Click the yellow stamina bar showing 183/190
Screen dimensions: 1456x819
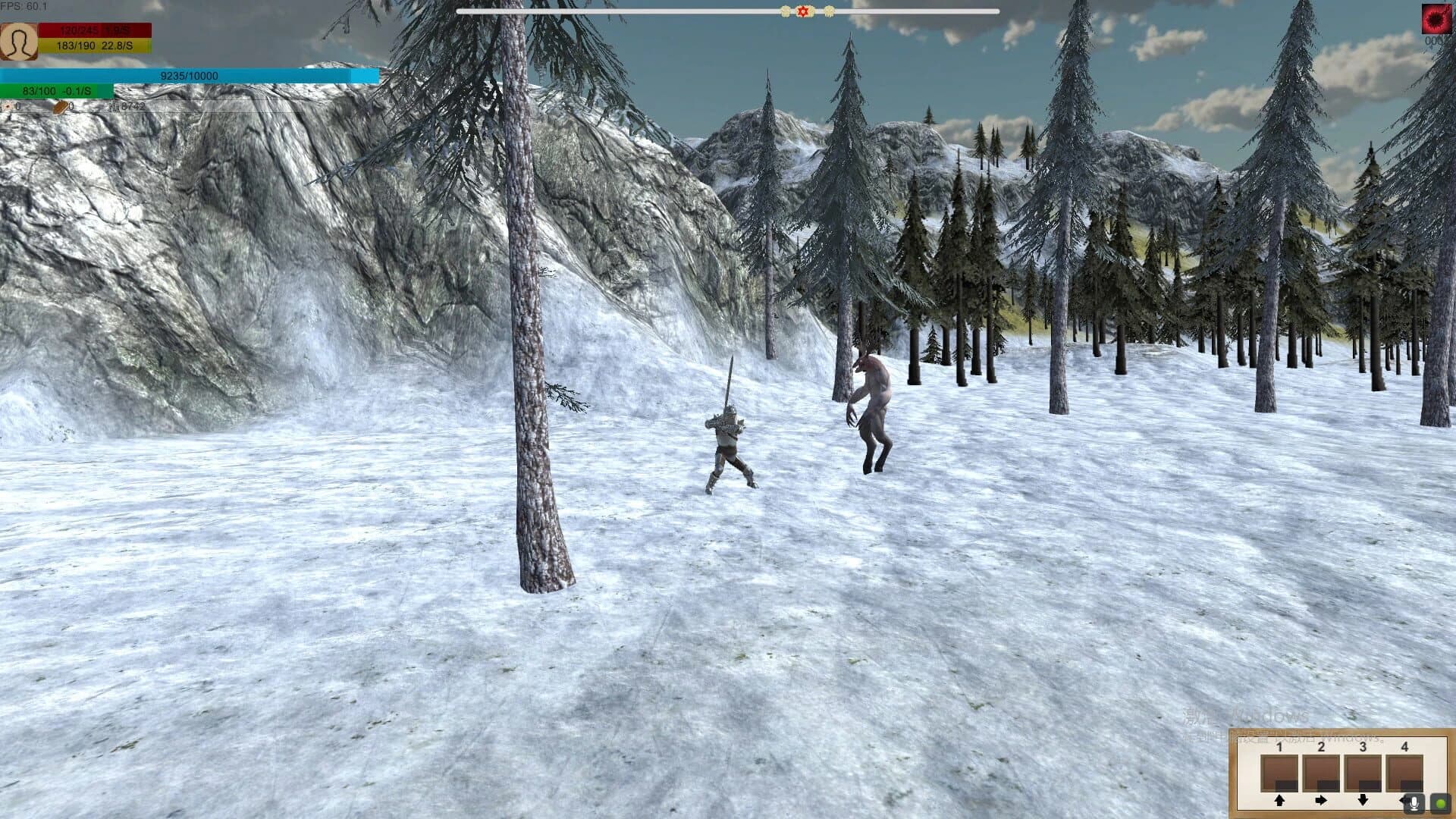[x=95, y=45]
